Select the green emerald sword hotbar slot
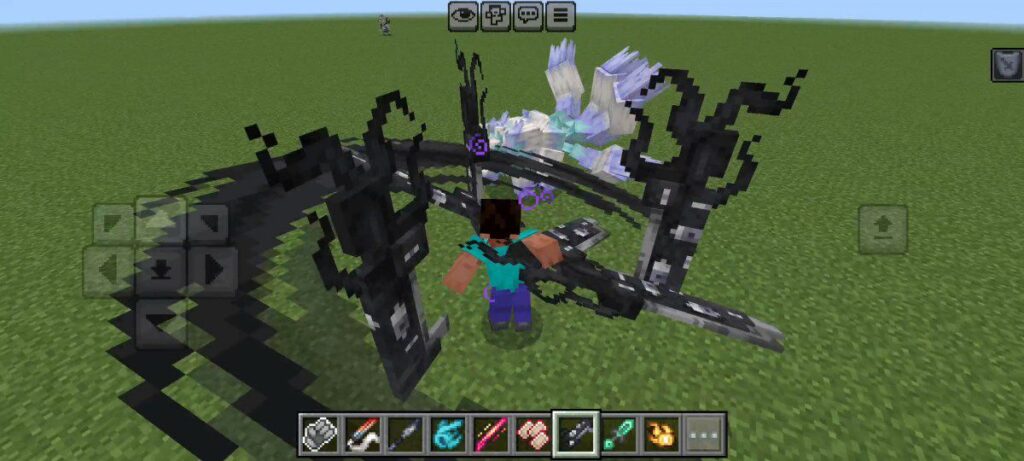 (x=619, y=434)
